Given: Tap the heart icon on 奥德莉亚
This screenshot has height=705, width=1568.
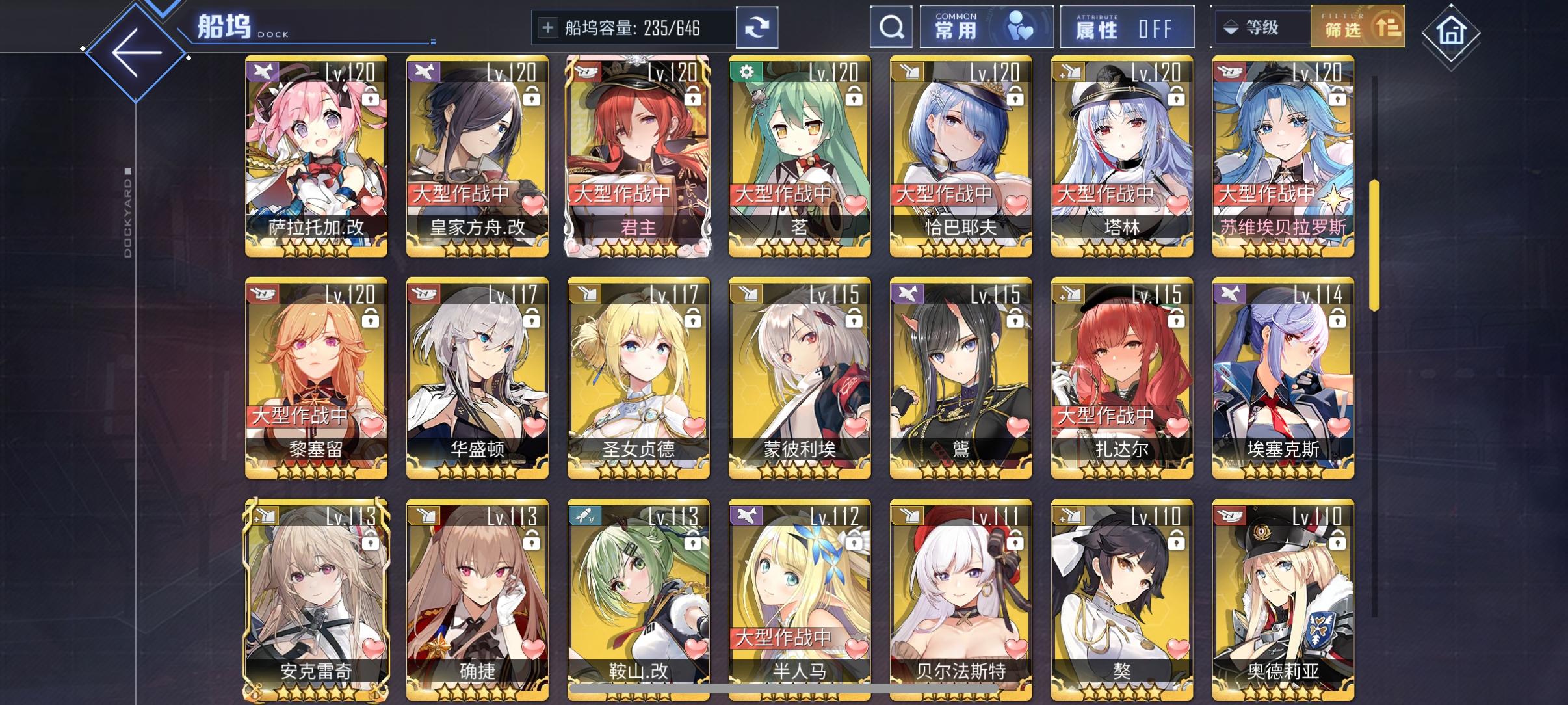Looking at the screenshot, I should pos(1337,646).
